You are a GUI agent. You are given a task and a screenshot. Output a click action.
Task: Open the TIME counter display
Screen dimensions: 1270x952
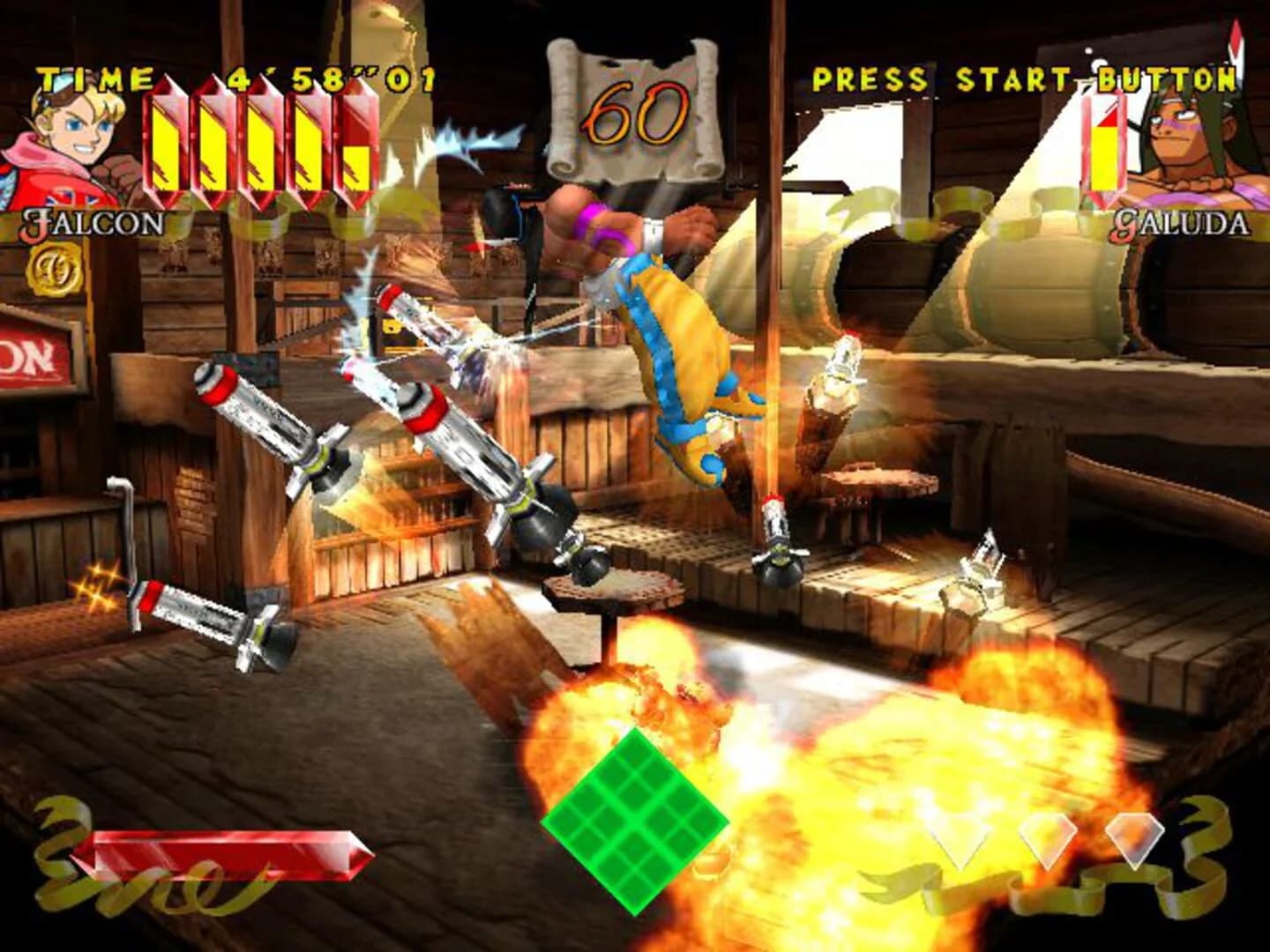(x=234, y=78)
